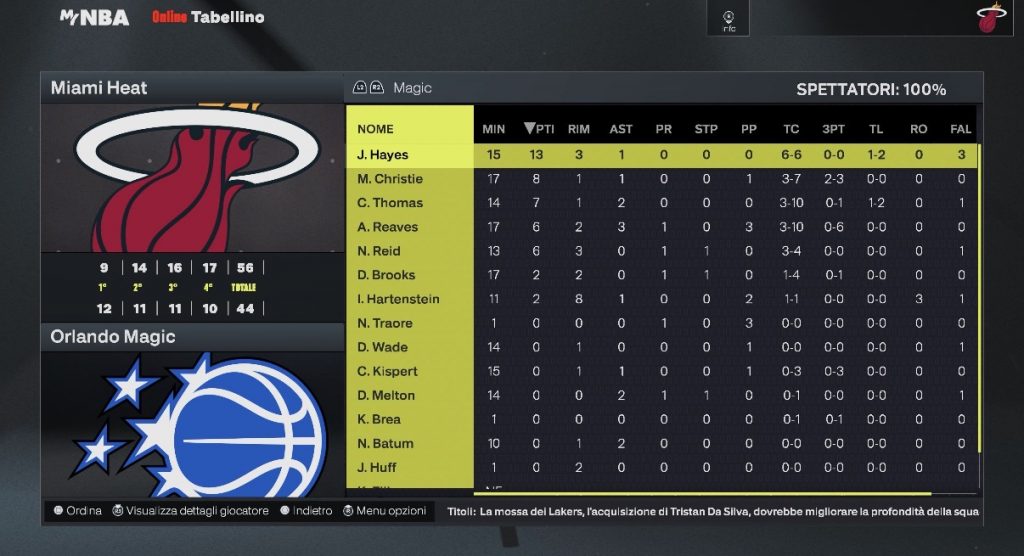Pick C. Kispert from the list
Screen dimensions: 1024x556
(387, 371)
